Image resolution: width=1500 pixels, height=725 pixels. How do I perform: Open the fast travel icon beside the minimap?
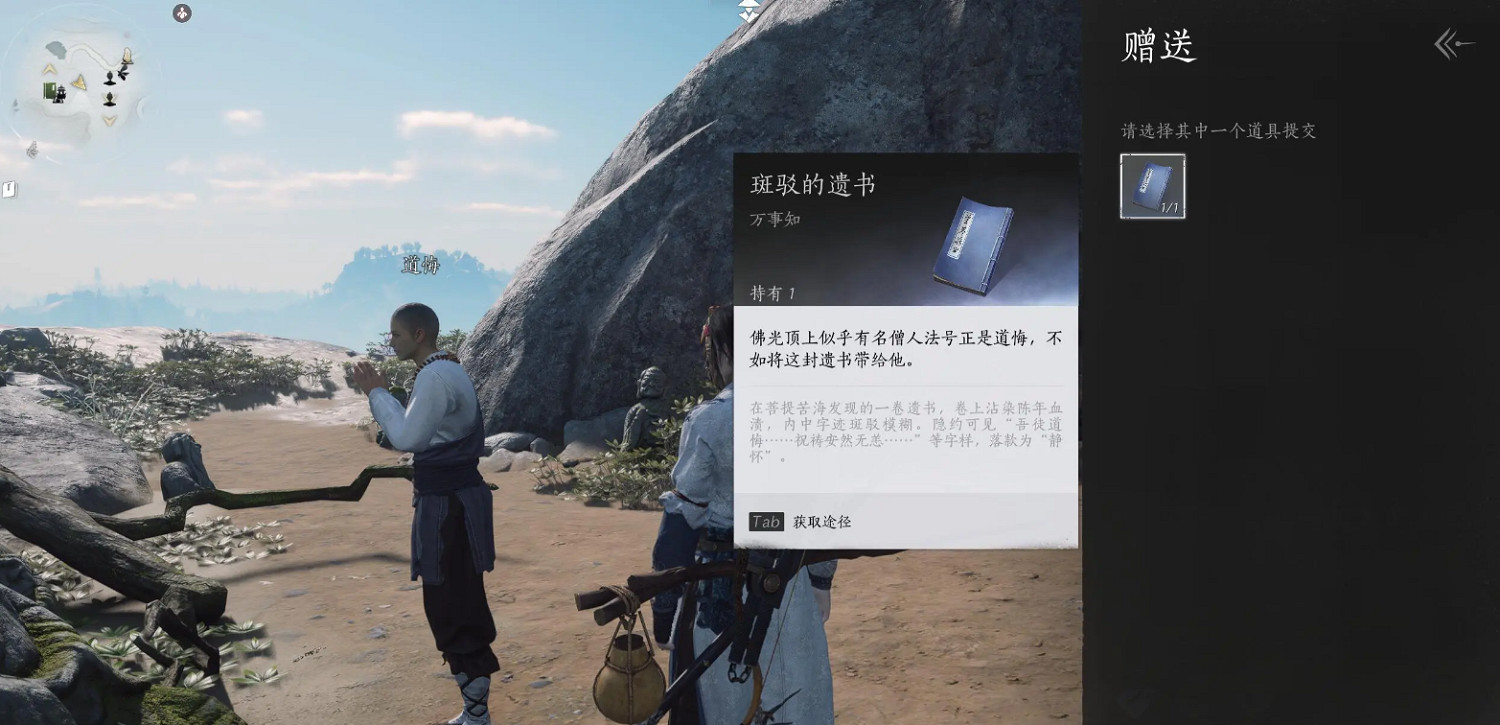[181, 14]
